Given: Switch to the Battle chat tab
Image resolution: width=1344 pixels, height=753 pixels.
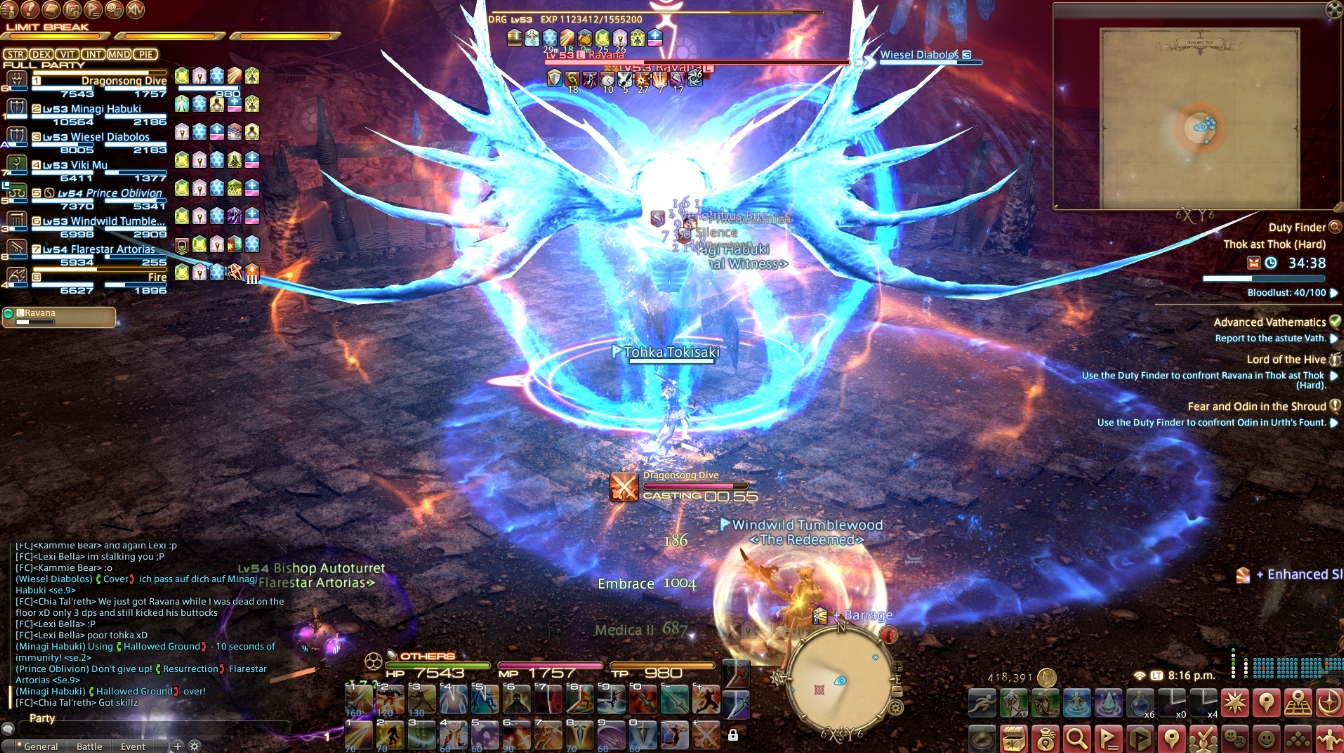Looking at the screenshot, I should 89,745.
